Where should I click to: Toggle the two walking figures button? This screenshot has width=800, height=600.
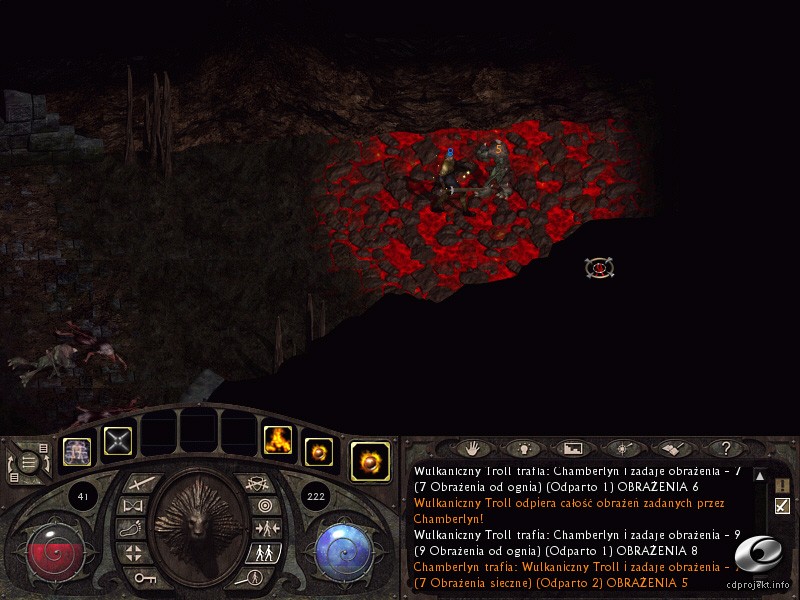coord(264,552)
